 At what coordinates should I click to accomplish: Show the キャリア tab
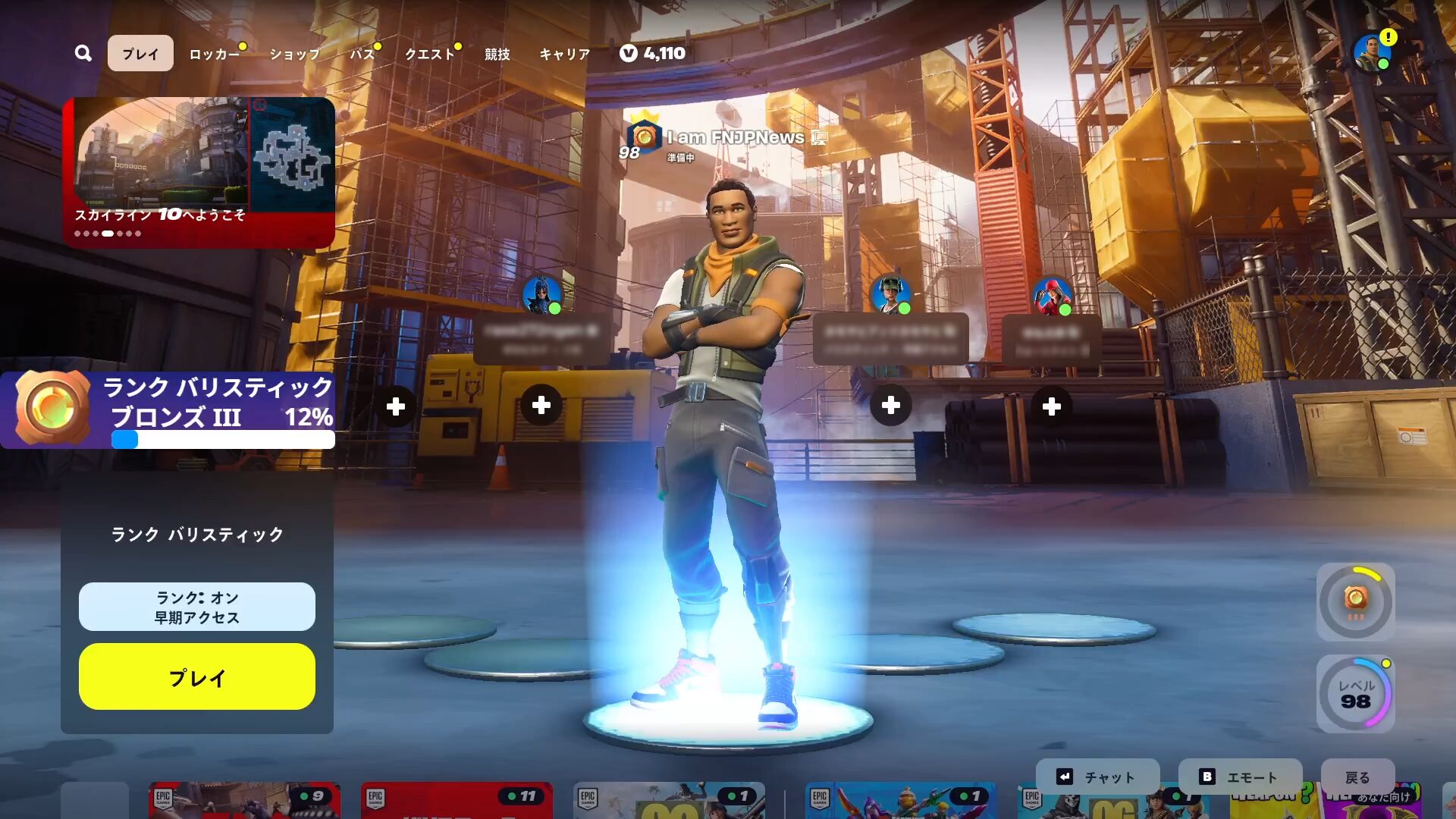coord(564,54)
